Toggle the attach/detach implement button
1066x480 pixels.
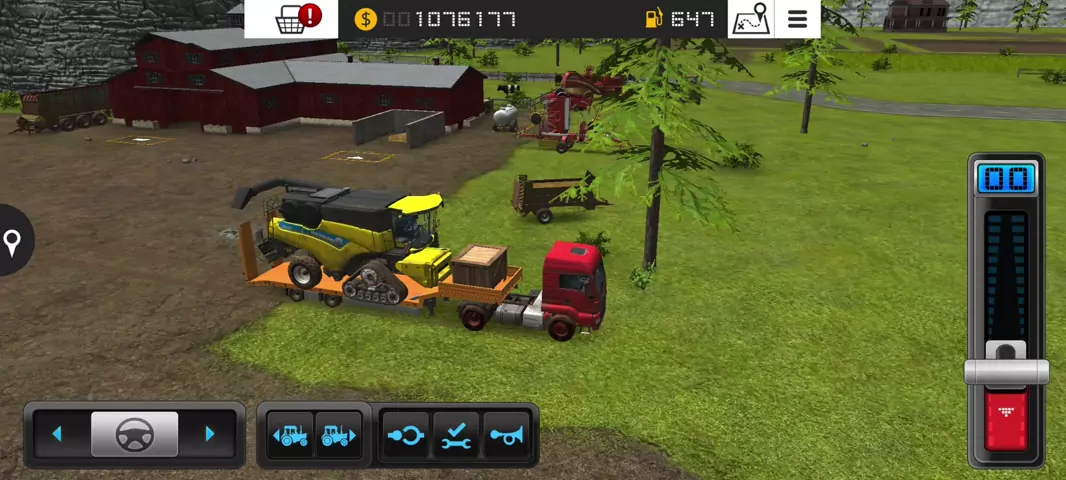[406, 435]
